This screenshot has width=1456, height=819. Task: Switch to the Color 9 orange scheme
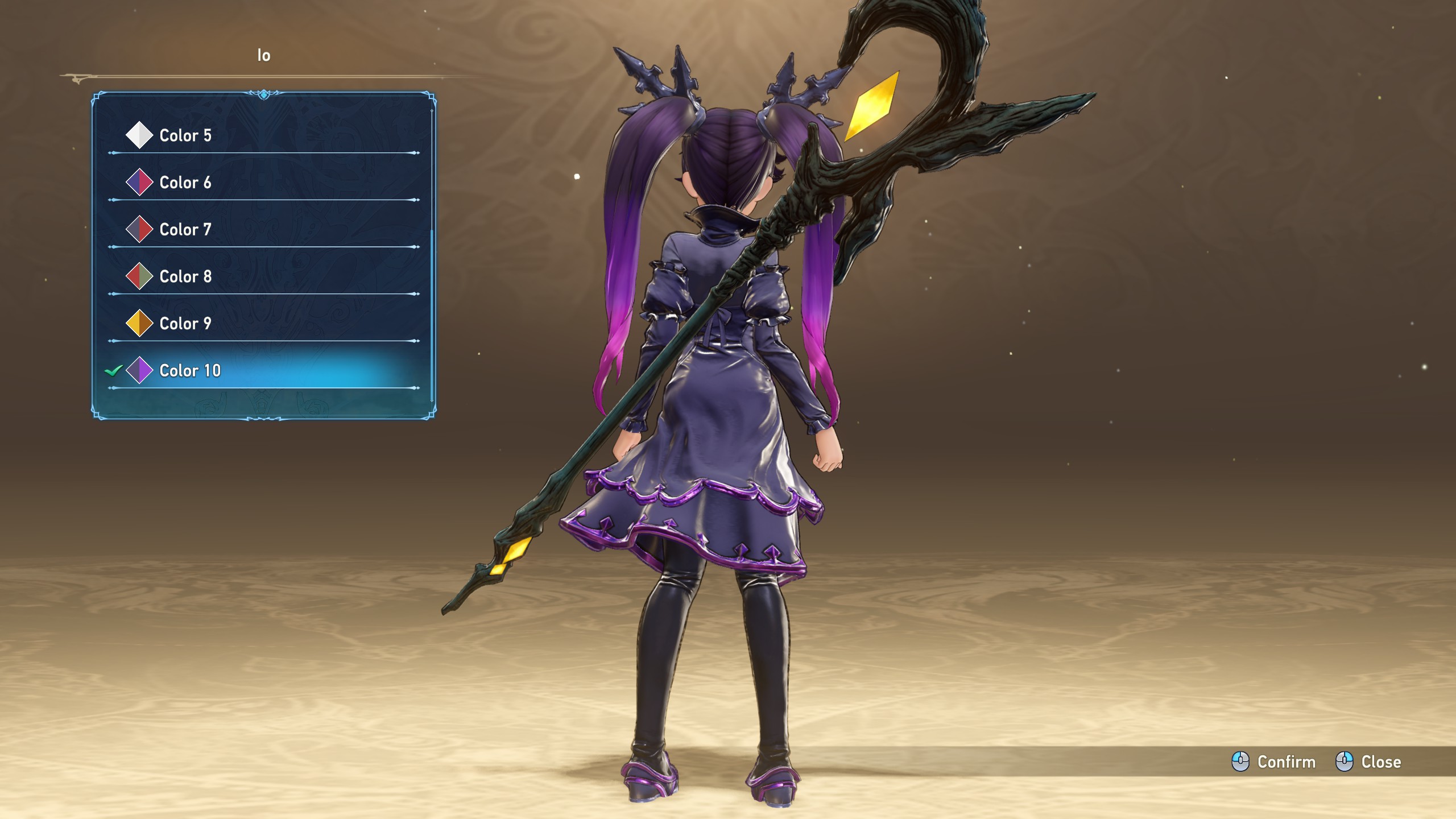(185, 324)
